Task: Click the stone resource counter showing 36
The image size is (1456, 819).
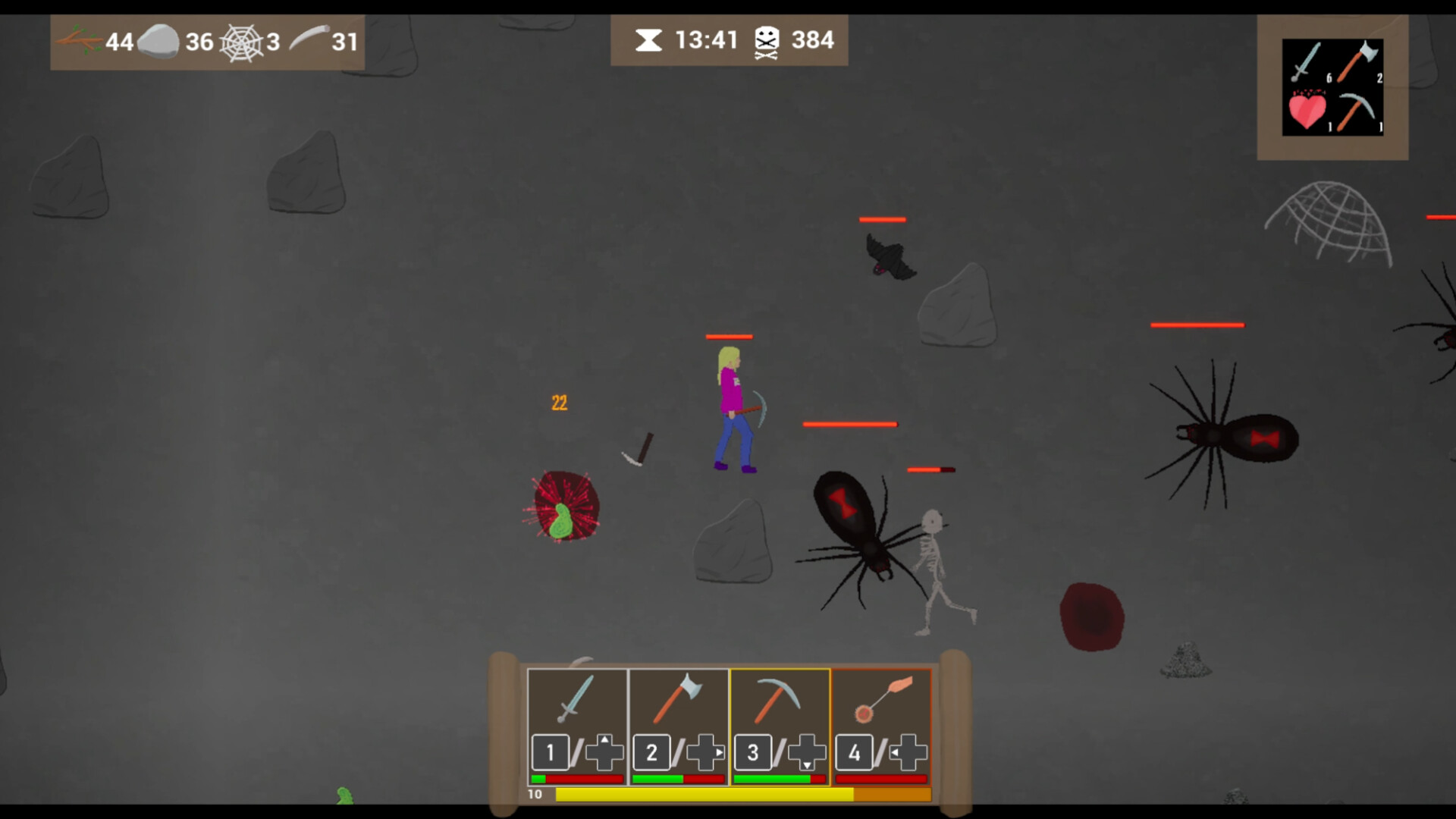Action: click(x=178, y=41)
